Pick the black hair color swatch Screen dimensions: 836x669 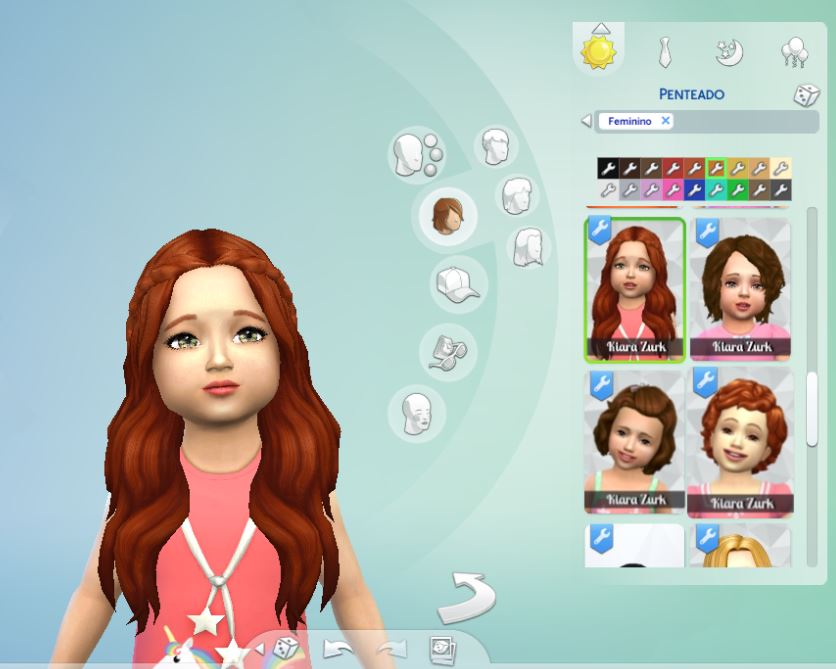pyautogui.click(x=607, y=168)
